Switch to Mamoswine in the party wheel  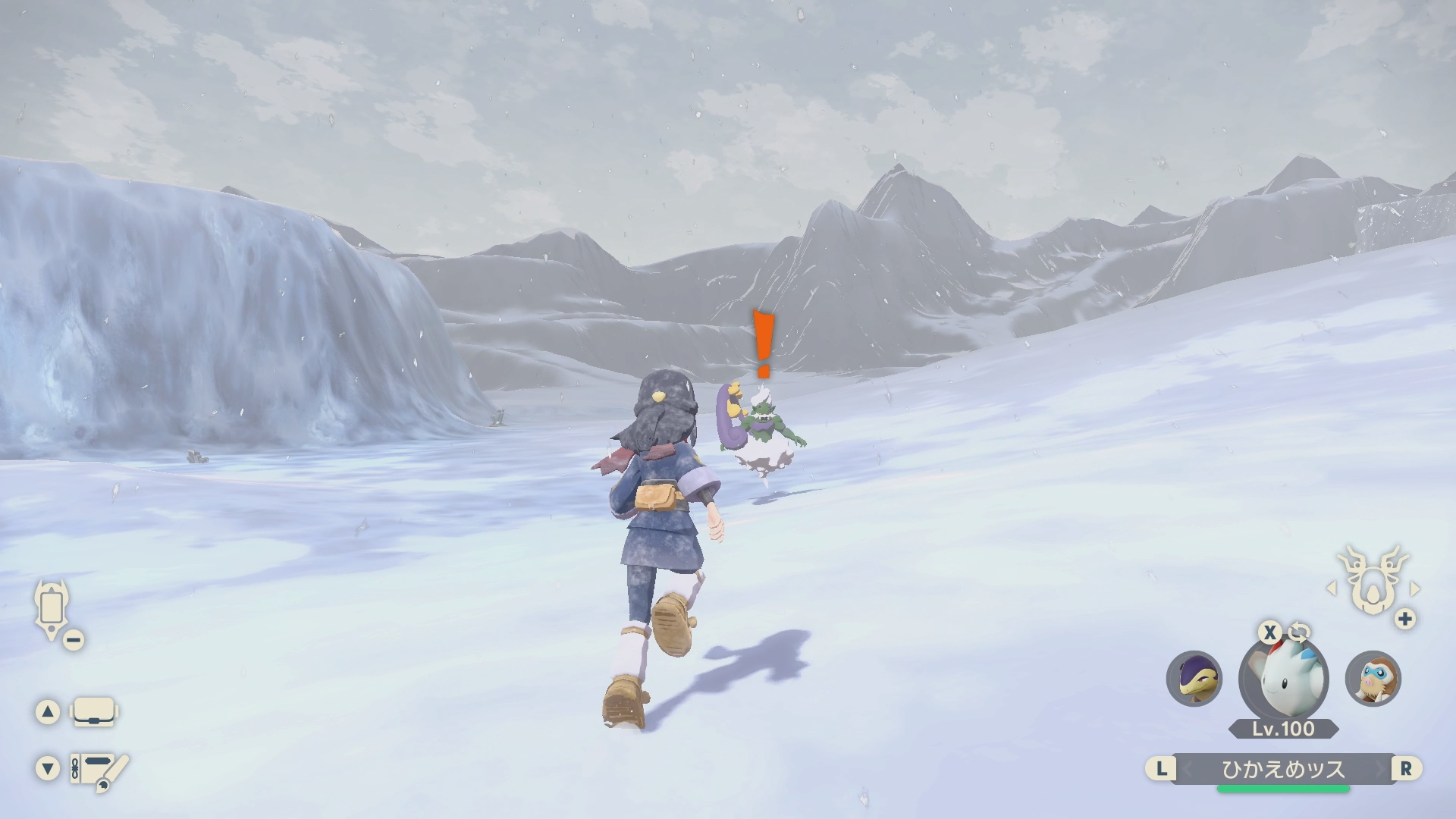click(x=1373, y=679)
